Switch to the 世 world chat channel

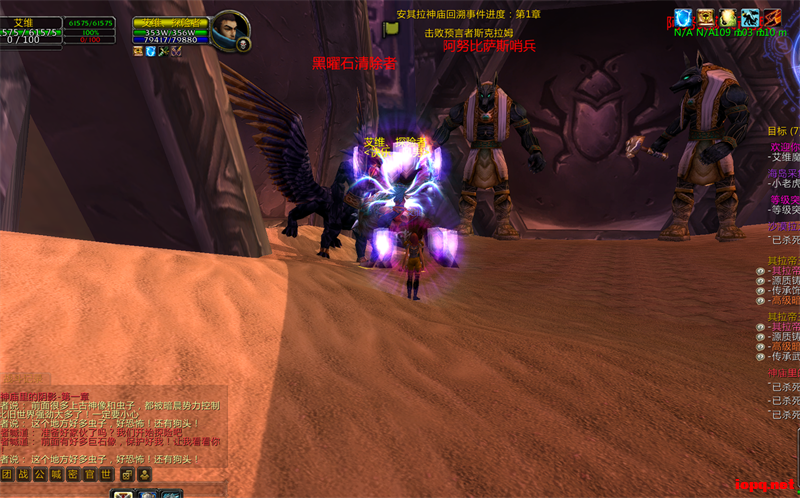tap(107, 474)
